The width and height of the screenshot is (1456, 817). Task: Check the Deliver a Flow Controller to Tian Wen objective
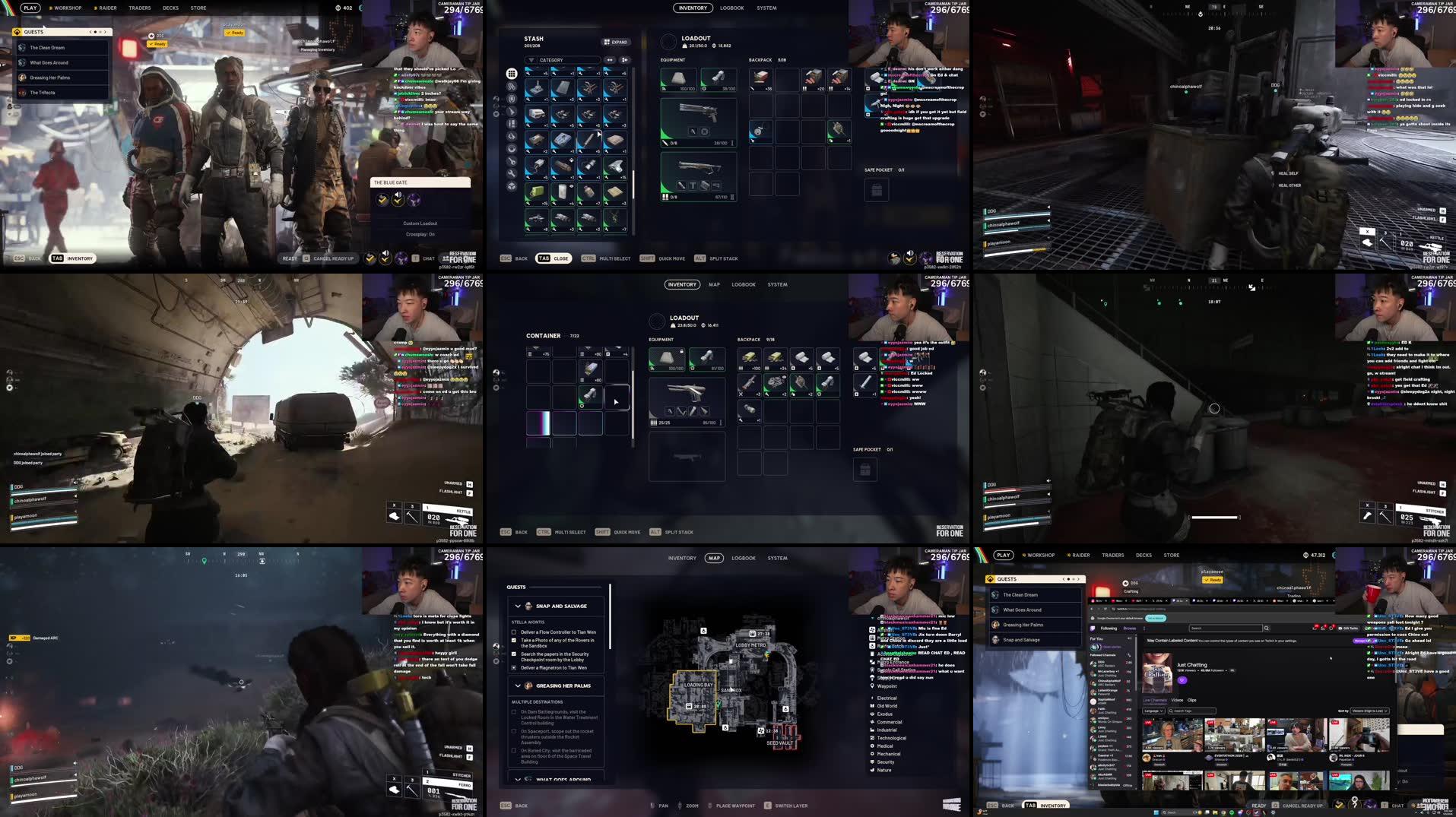(x=514, y=632)
